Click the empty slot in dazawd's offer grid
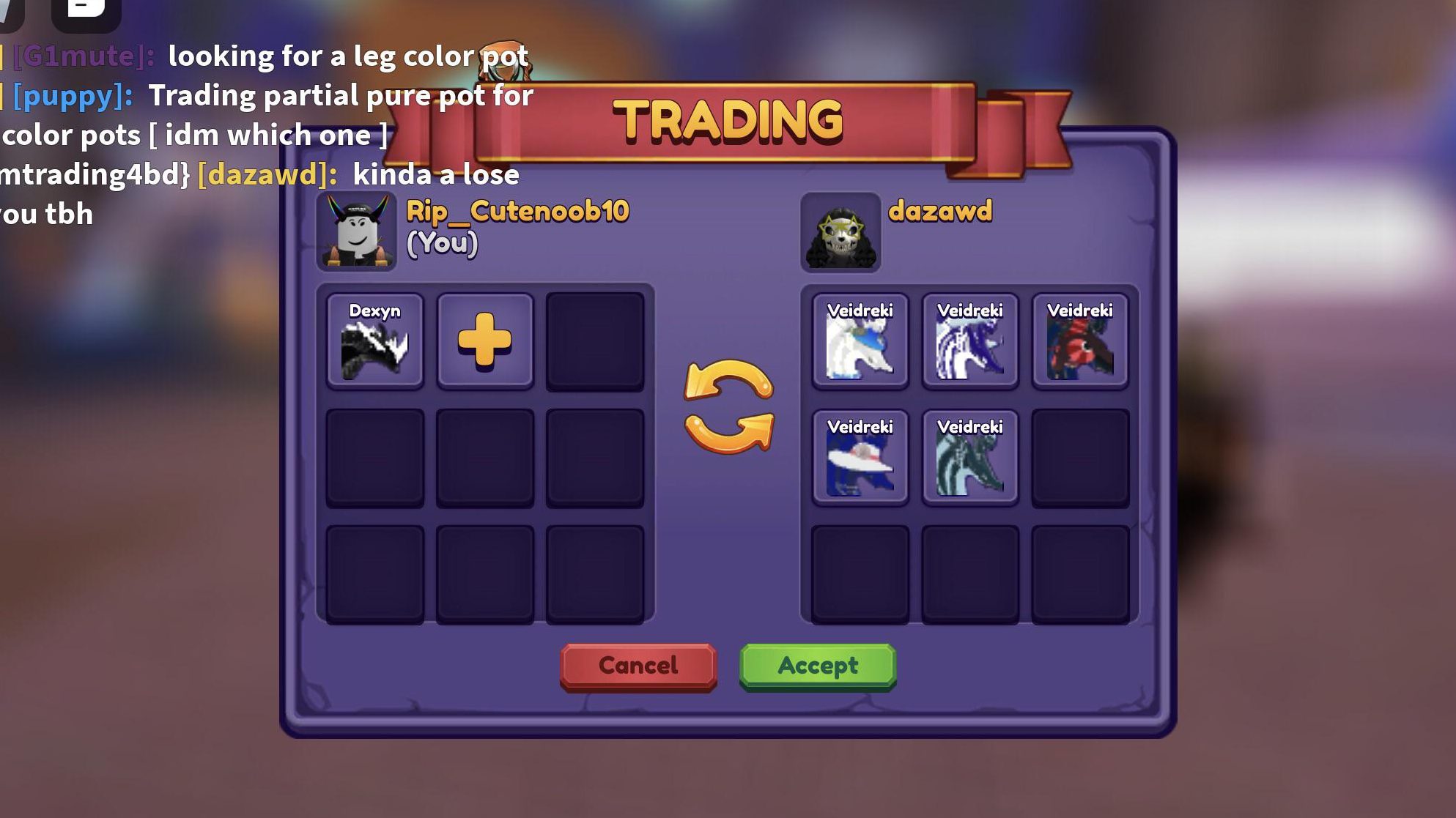The width and height of the screenshot is (1456, 818). (1079, 458)
